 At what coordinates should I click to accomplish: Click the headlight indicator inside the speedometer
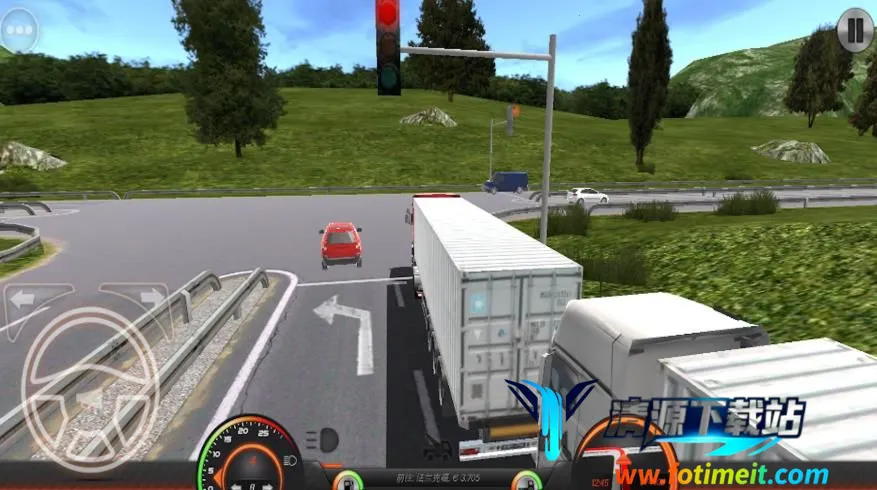(x=287, y=459)
